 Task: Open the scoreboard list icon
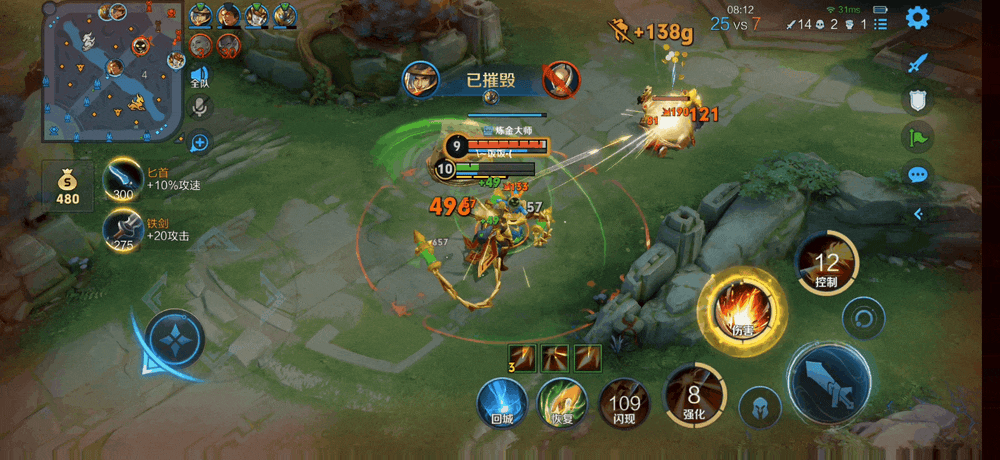click(881, 24)
